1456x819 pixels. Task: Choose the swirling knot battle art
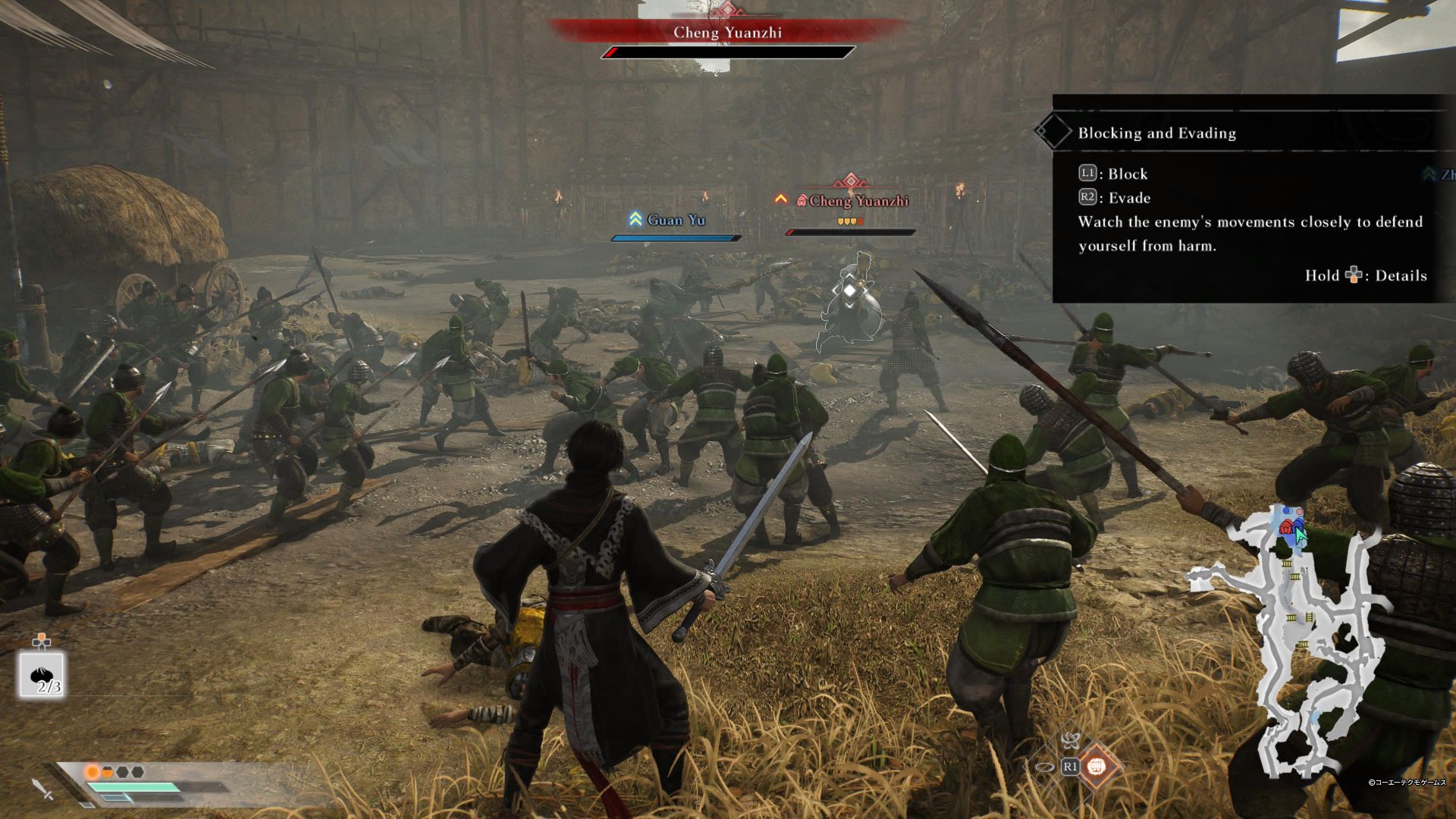1070,740
